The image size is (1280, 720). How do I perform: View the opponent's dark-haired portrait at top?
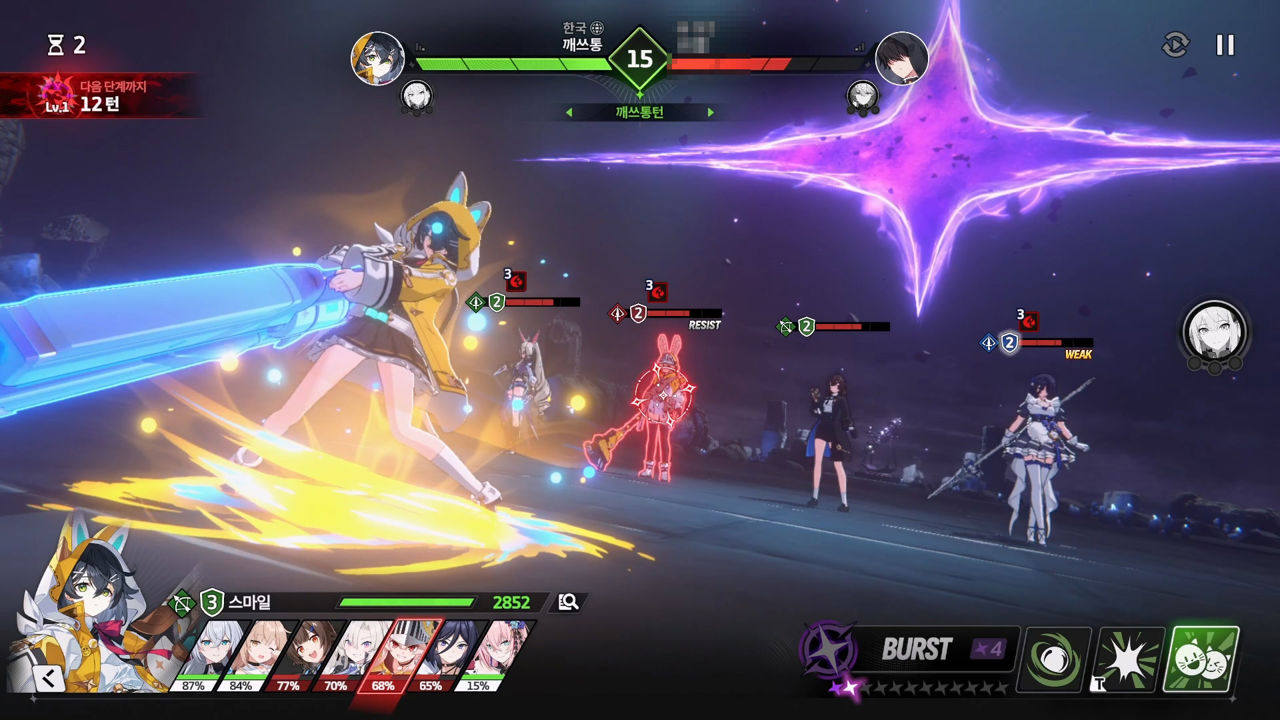pos(901,58)
